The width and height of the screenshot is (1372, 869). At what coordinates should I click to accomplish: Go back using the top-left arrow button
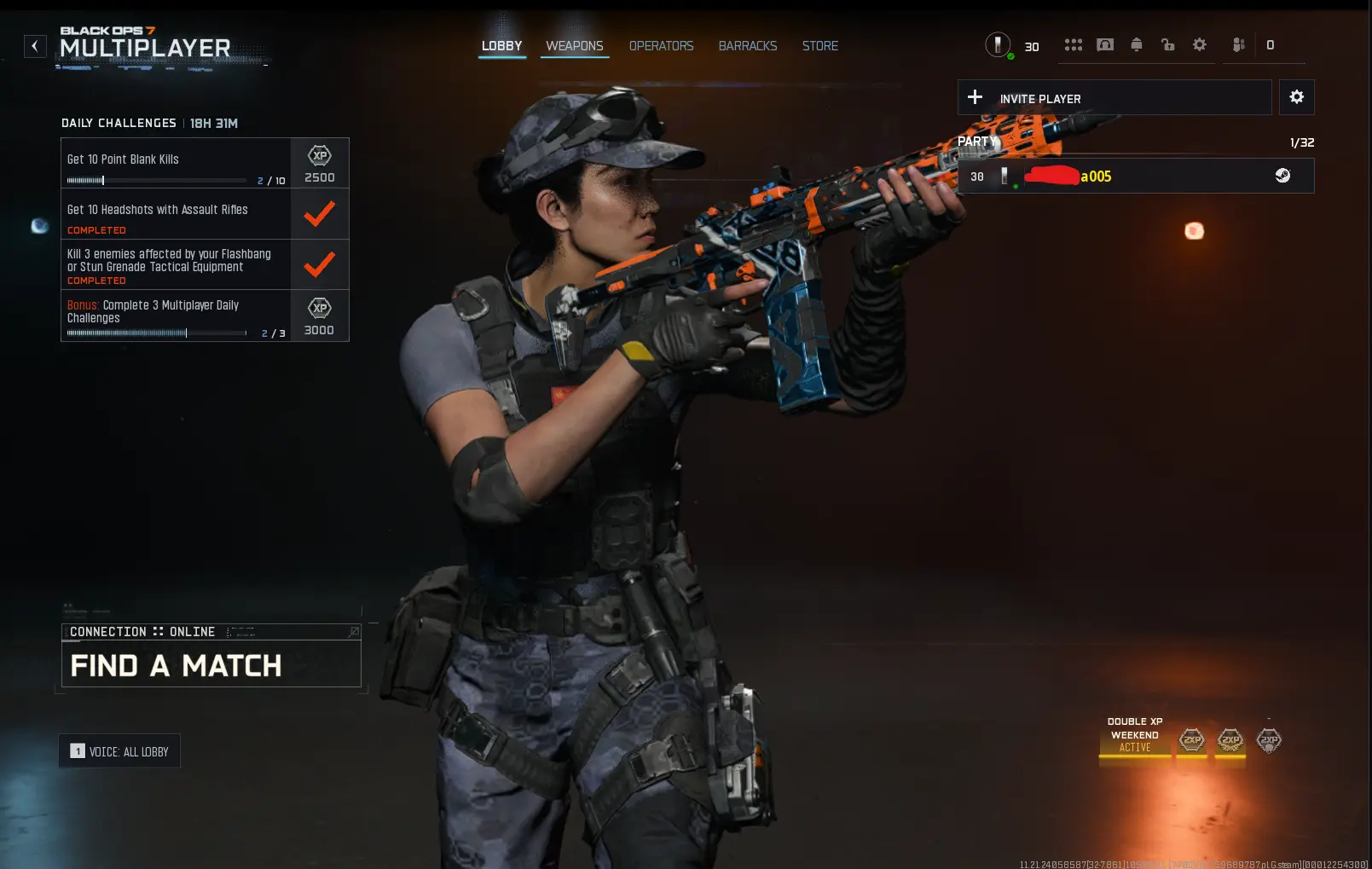tap(35, 46)
